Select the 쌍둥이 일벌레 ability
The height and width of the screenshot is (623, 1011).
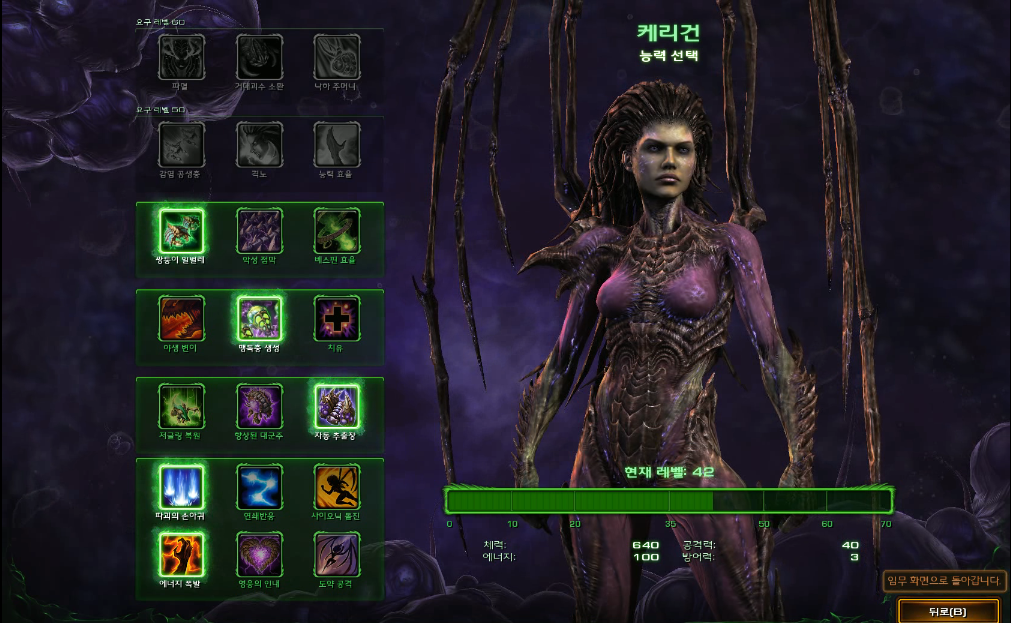[x=181, y=231]
